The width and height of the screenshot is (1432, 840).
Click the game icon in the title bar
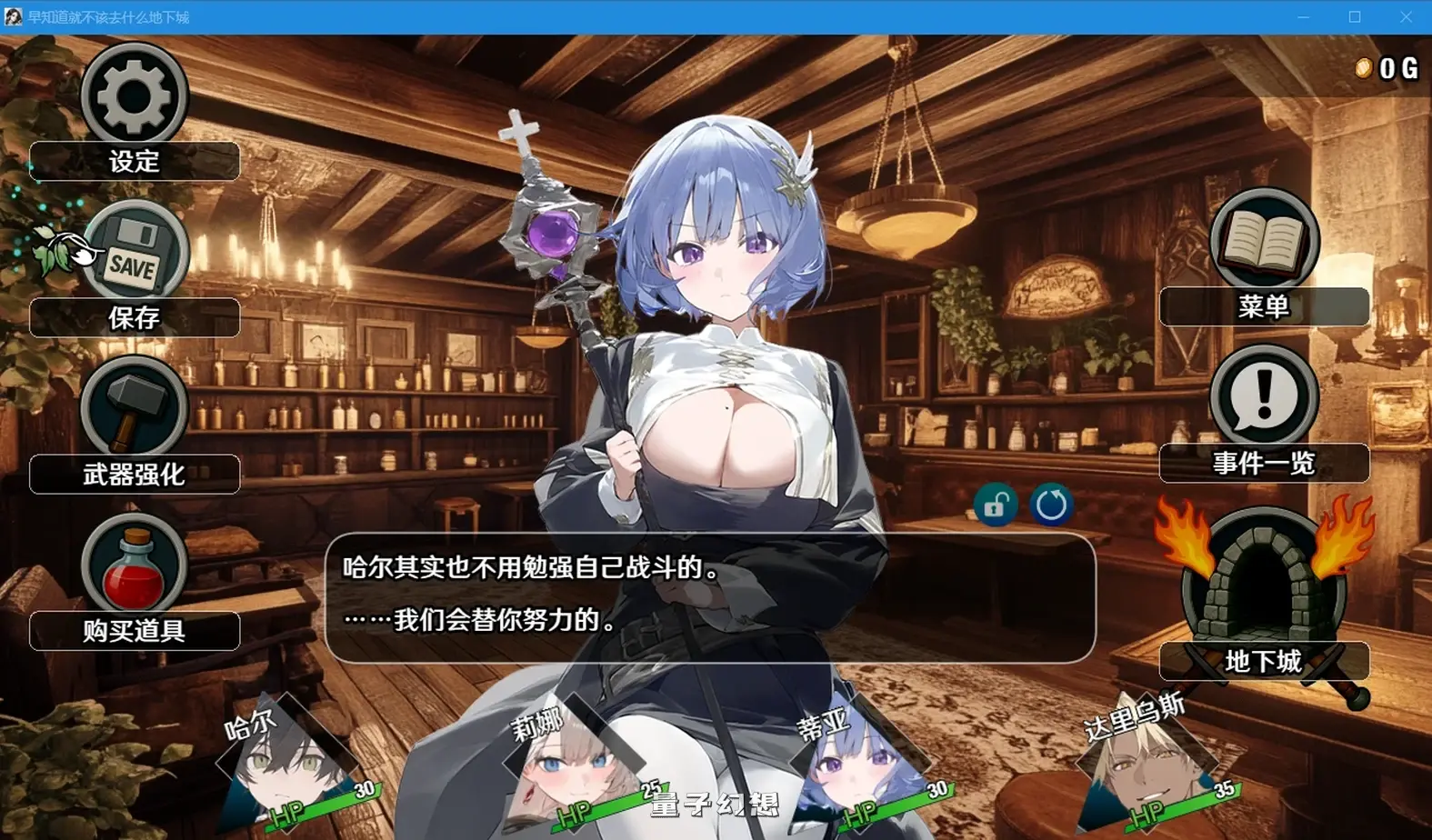[14, 16]
